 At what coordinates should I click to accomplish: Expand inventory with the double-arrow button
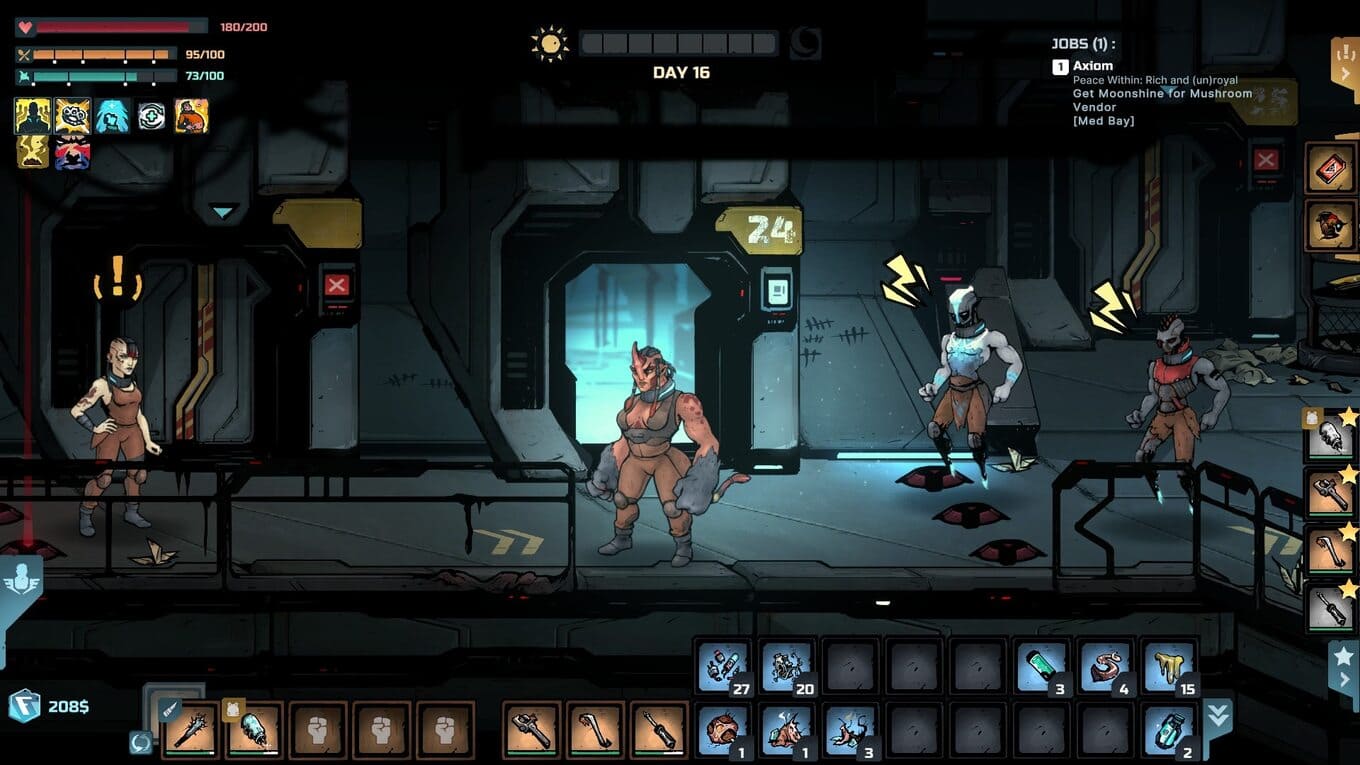pyautogui.click(x=1219, y=714)
